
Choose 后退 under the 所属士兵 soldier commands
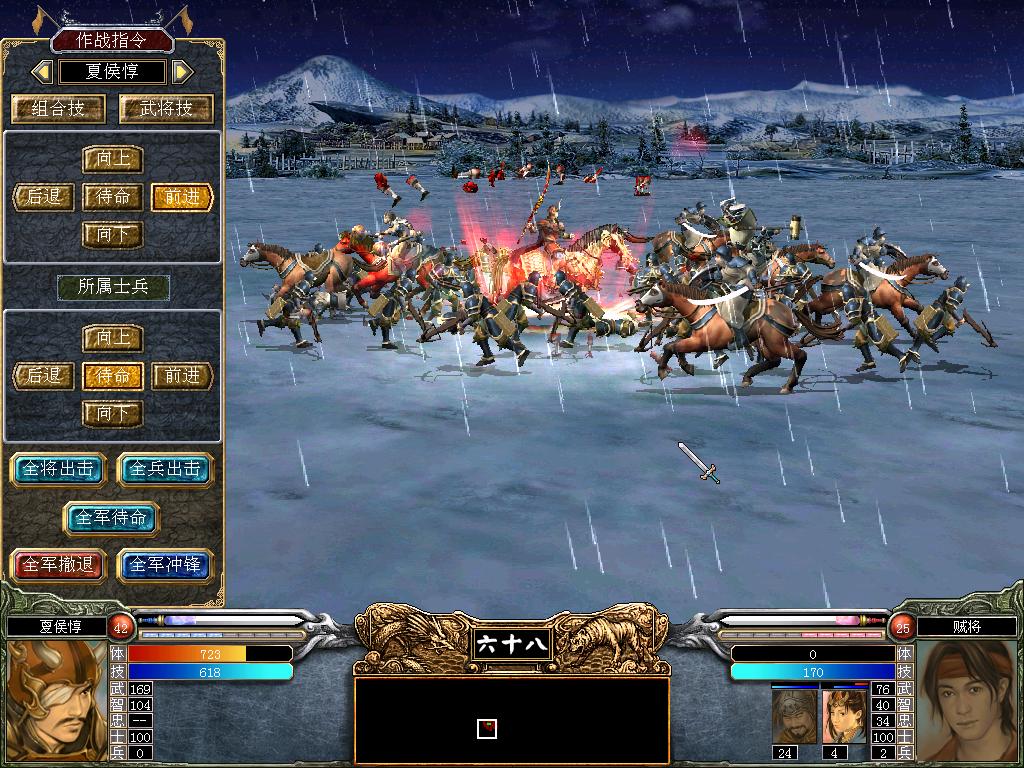[44, 376]
